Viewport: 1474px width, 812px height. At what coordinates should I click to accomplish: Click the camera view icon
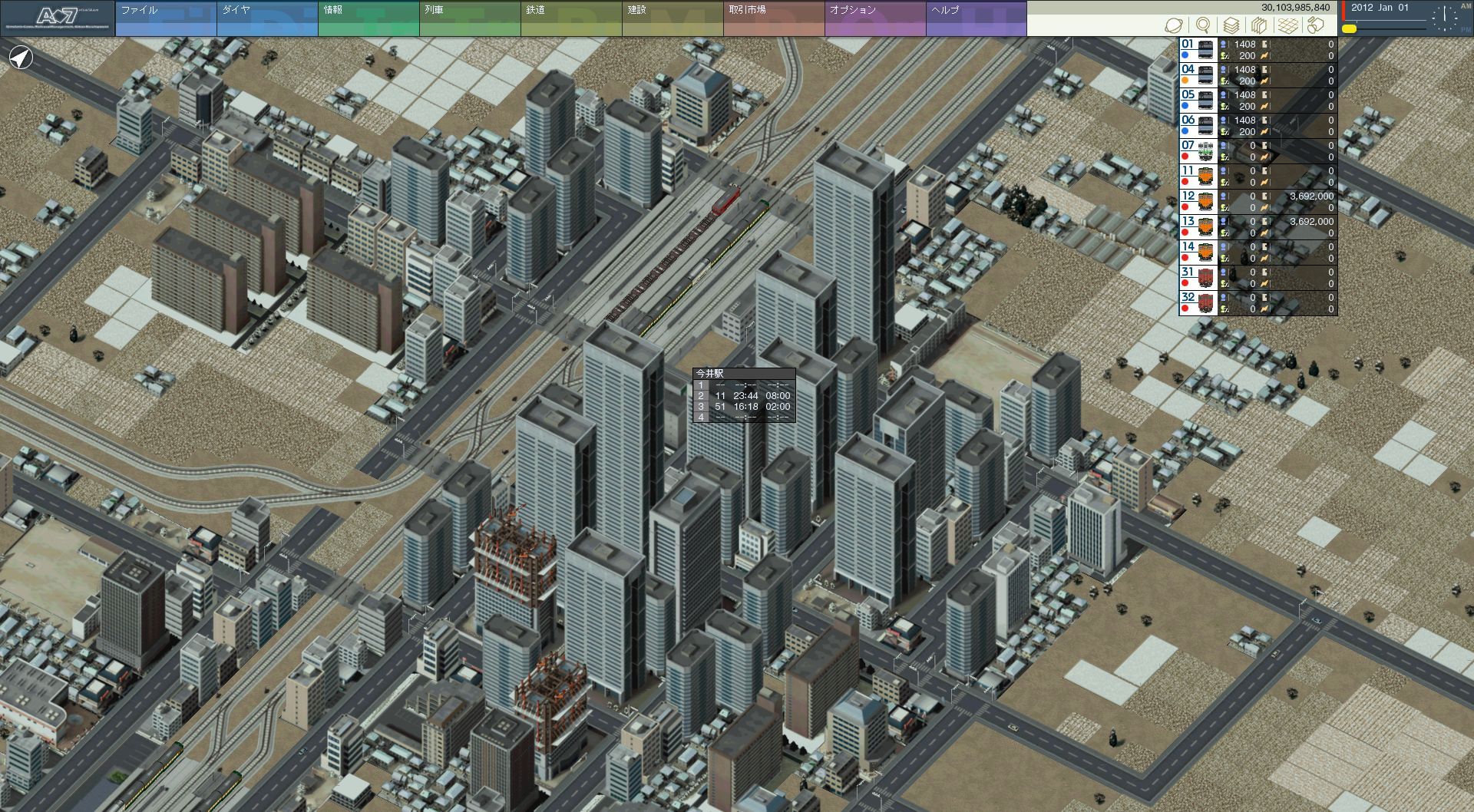(1316, 26)
